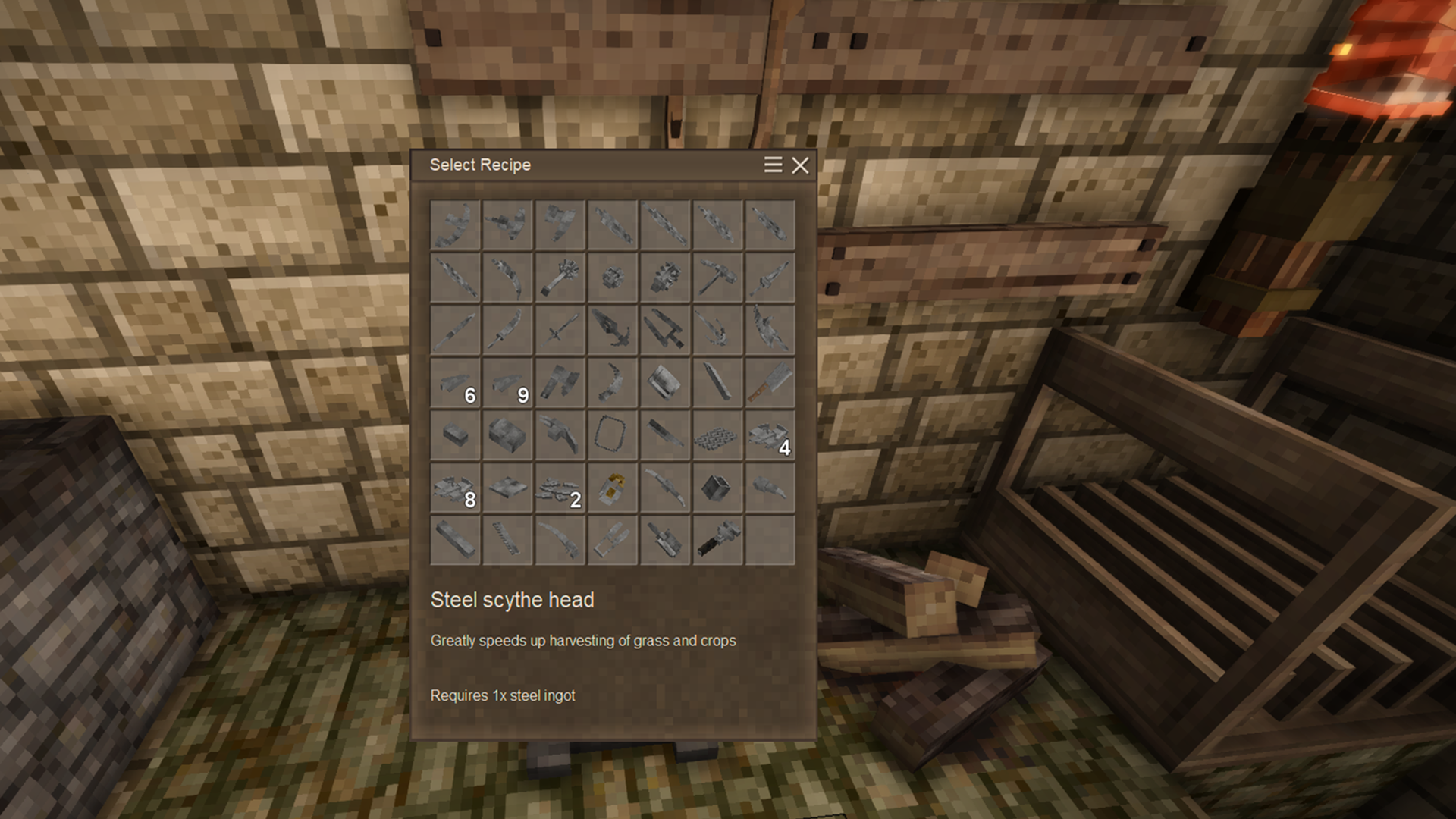
Task: Pick the recipe that yields 2 items
Action: tap(560, 488)
